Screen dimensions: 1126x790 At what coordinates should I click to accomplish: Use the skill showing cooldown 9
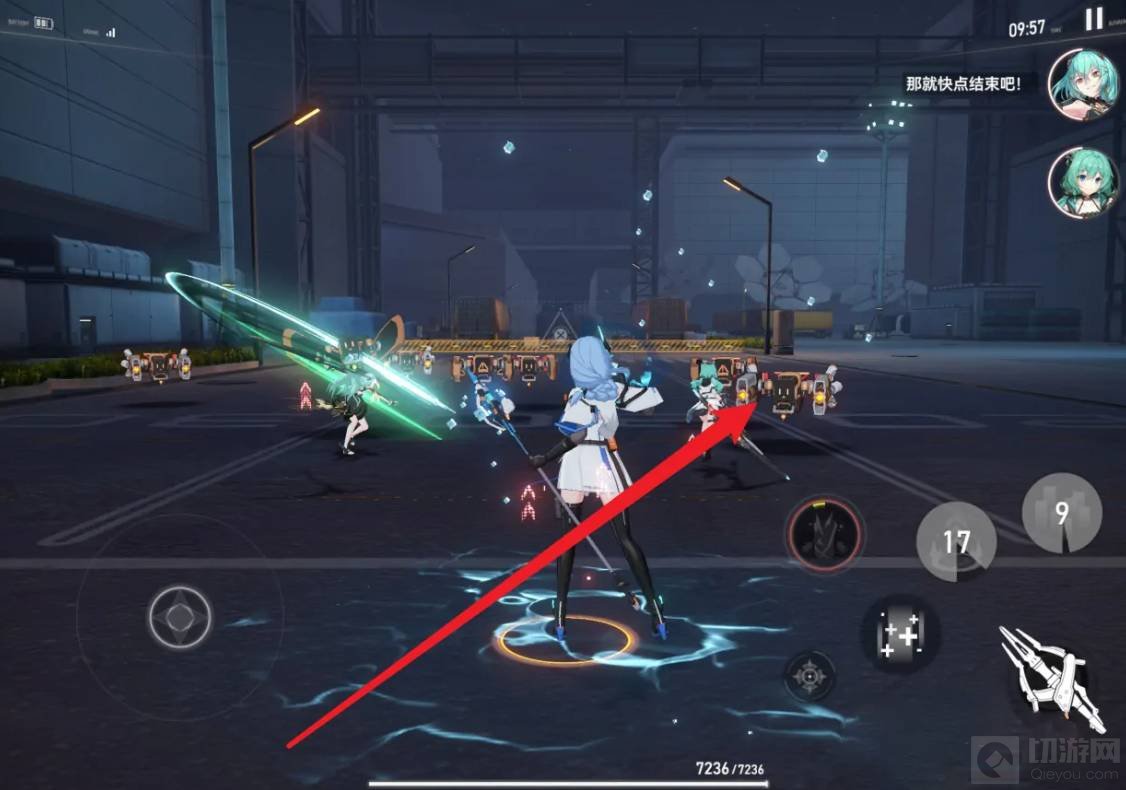(1061, 512)
